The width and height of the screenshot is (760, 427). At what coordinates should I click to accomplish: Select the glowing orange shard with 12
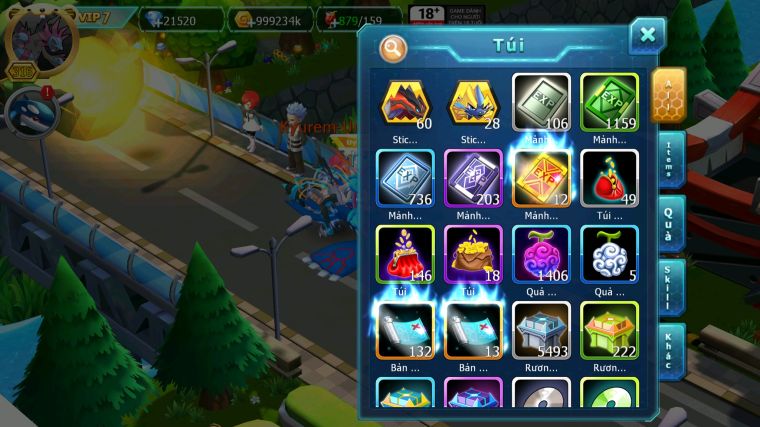pyautogui.click(x=541, y=178)
